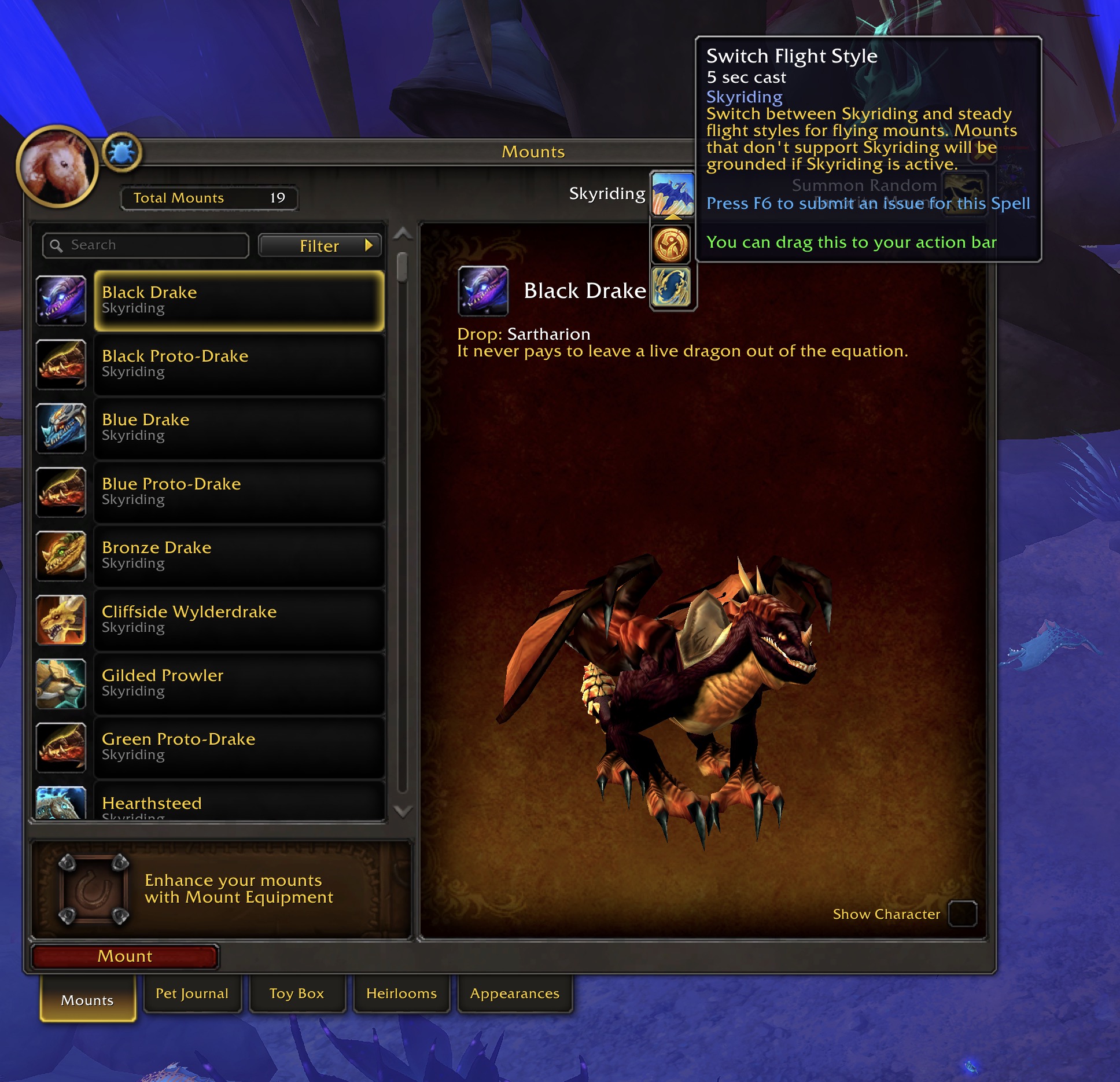Select Cliffside Wylderdrake mount

(x=238, y=619)
